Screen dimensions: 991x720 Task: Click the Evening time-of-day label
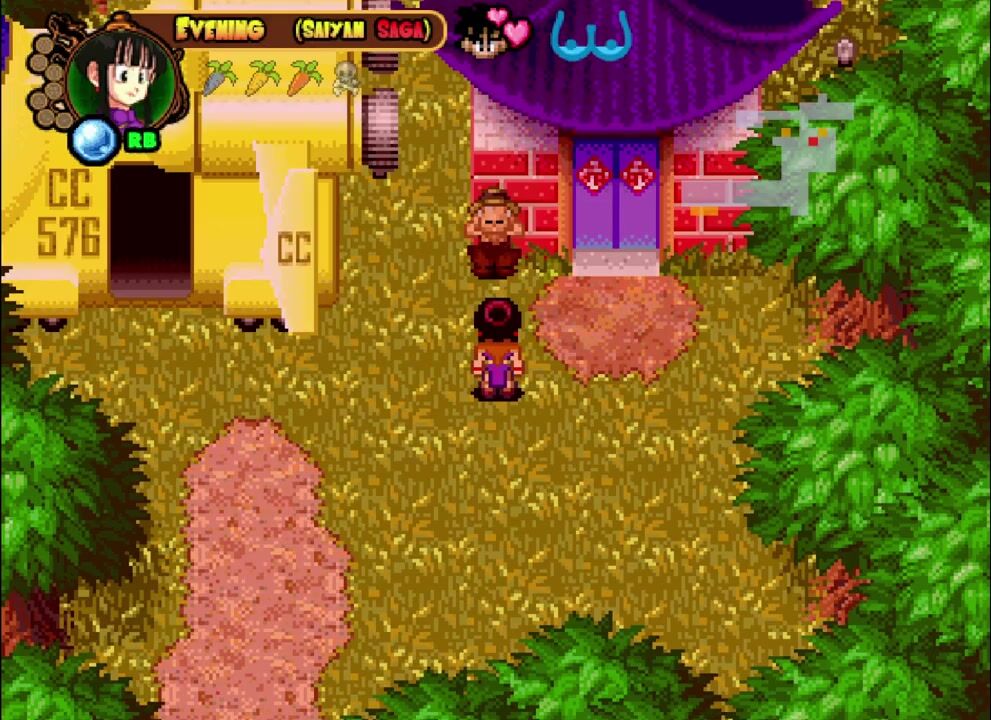click(220, 29)
